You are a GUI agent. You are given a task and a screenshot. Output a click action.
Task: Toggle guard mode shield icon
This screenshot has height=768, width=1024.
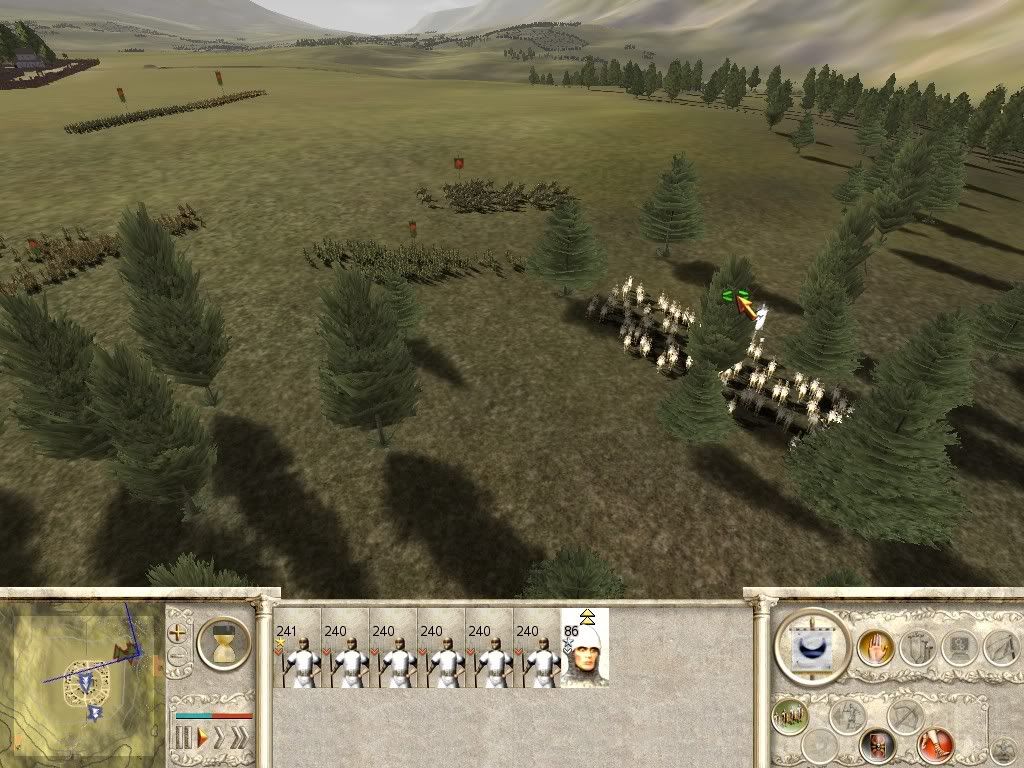tap(877, 745)
